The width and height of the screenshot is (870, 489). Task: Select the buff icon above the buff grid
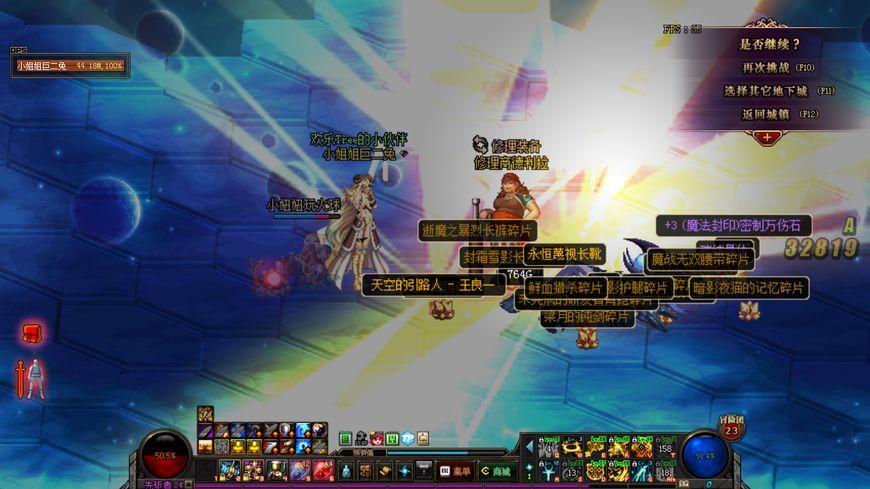click(x=205, y=414)
